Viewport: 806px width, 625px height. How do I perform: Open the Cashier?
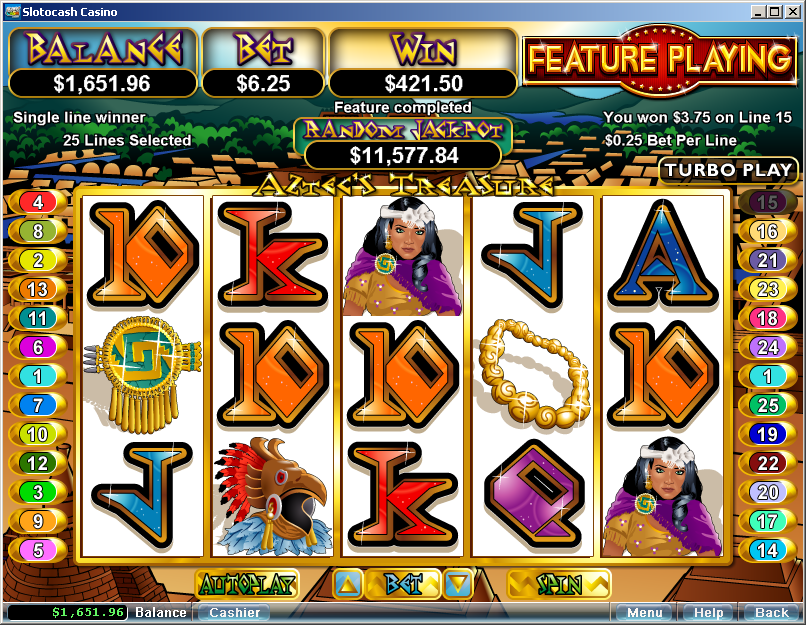235,612
